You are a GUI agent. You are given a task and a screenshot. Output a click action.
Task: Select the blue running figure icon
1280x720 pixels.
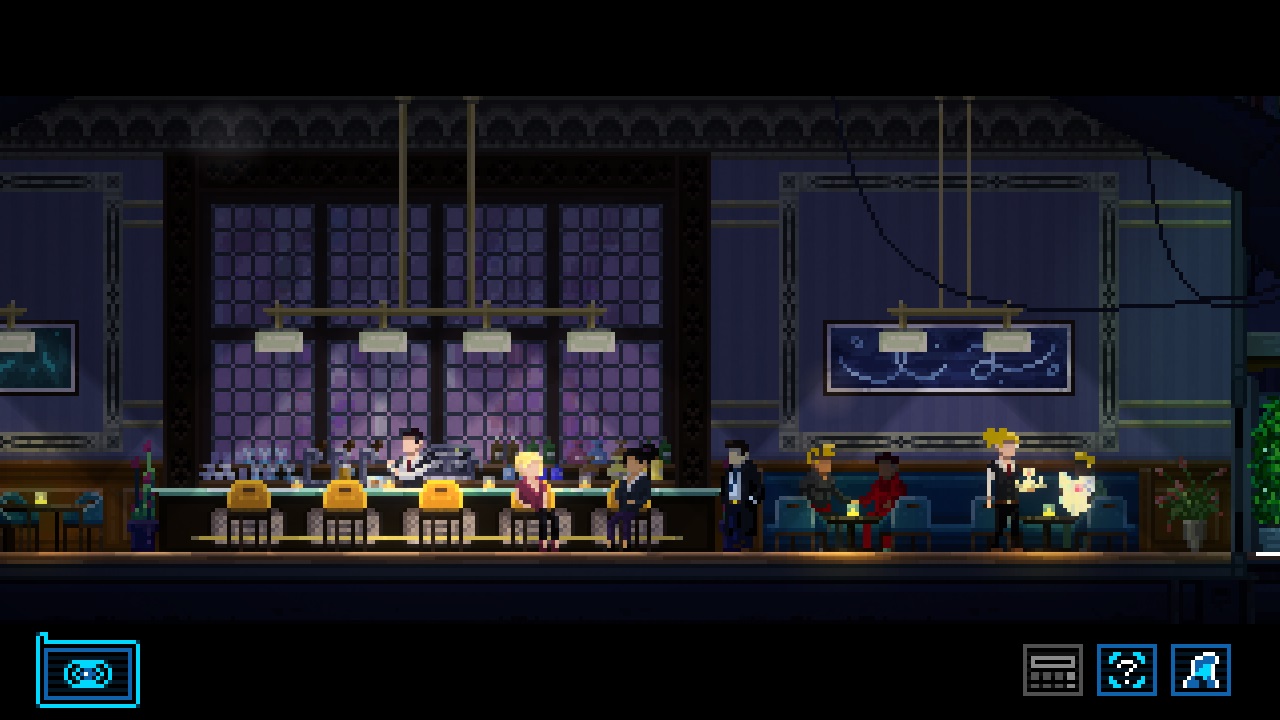point(1200,670)
